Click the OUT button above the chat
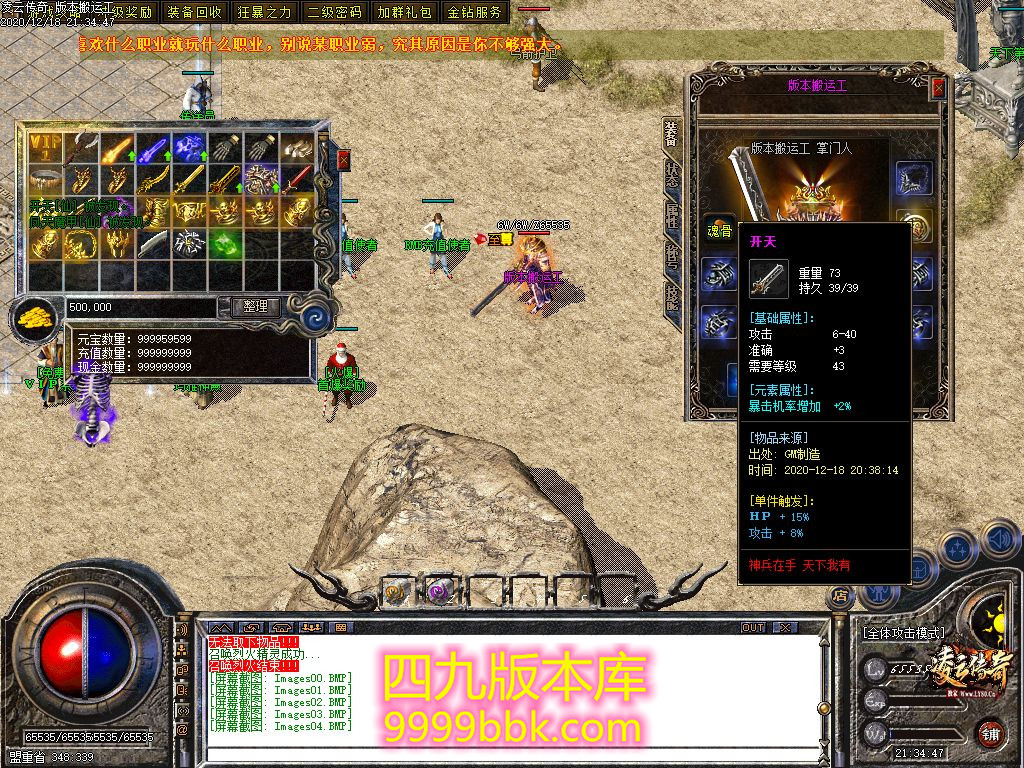This screenshot has width=1024, height=768. (x=753, y=627)
